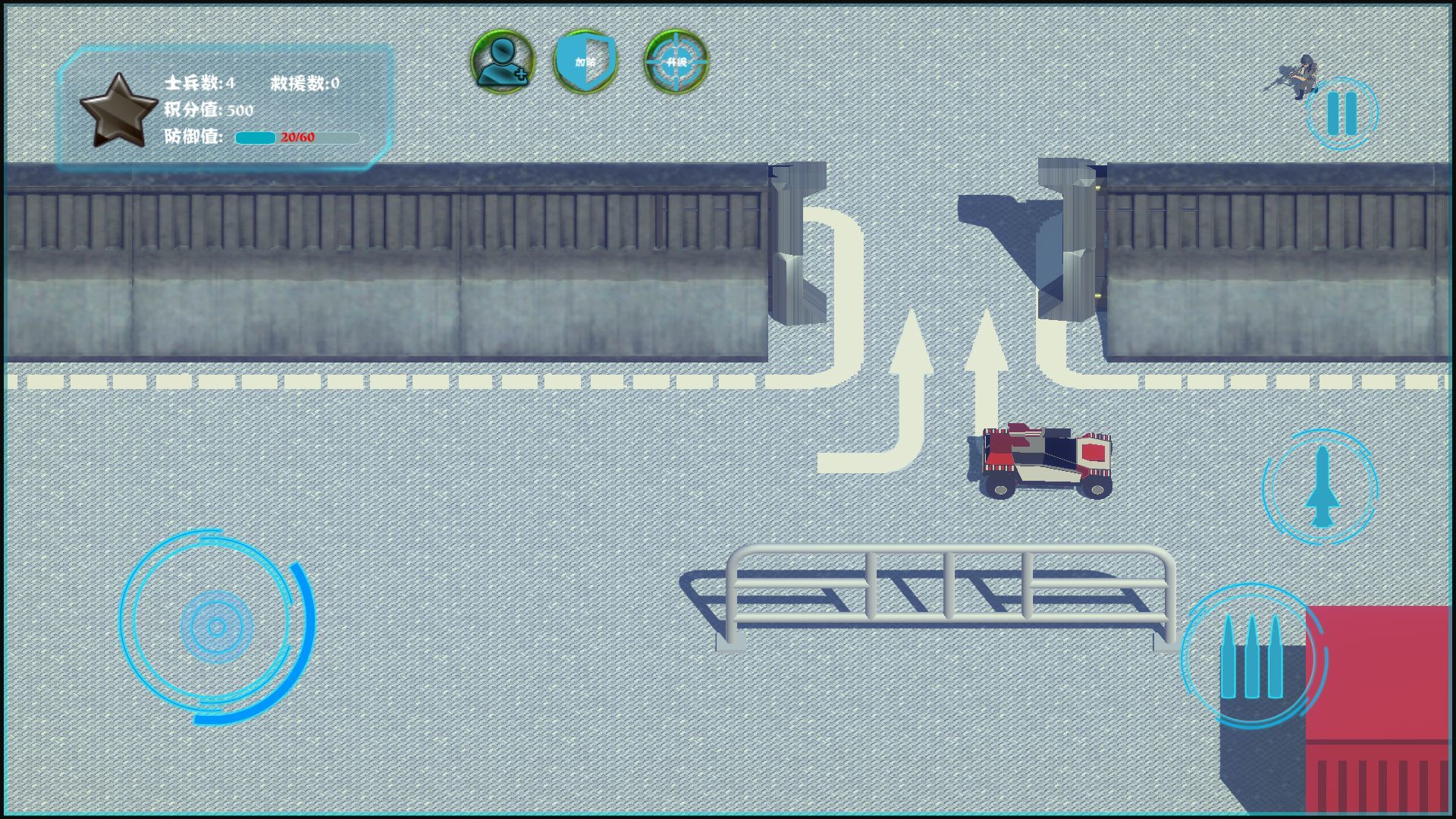Tap the add soldier icon
The width and height of the screenshot is (1456, 819).
coord(502,61)
